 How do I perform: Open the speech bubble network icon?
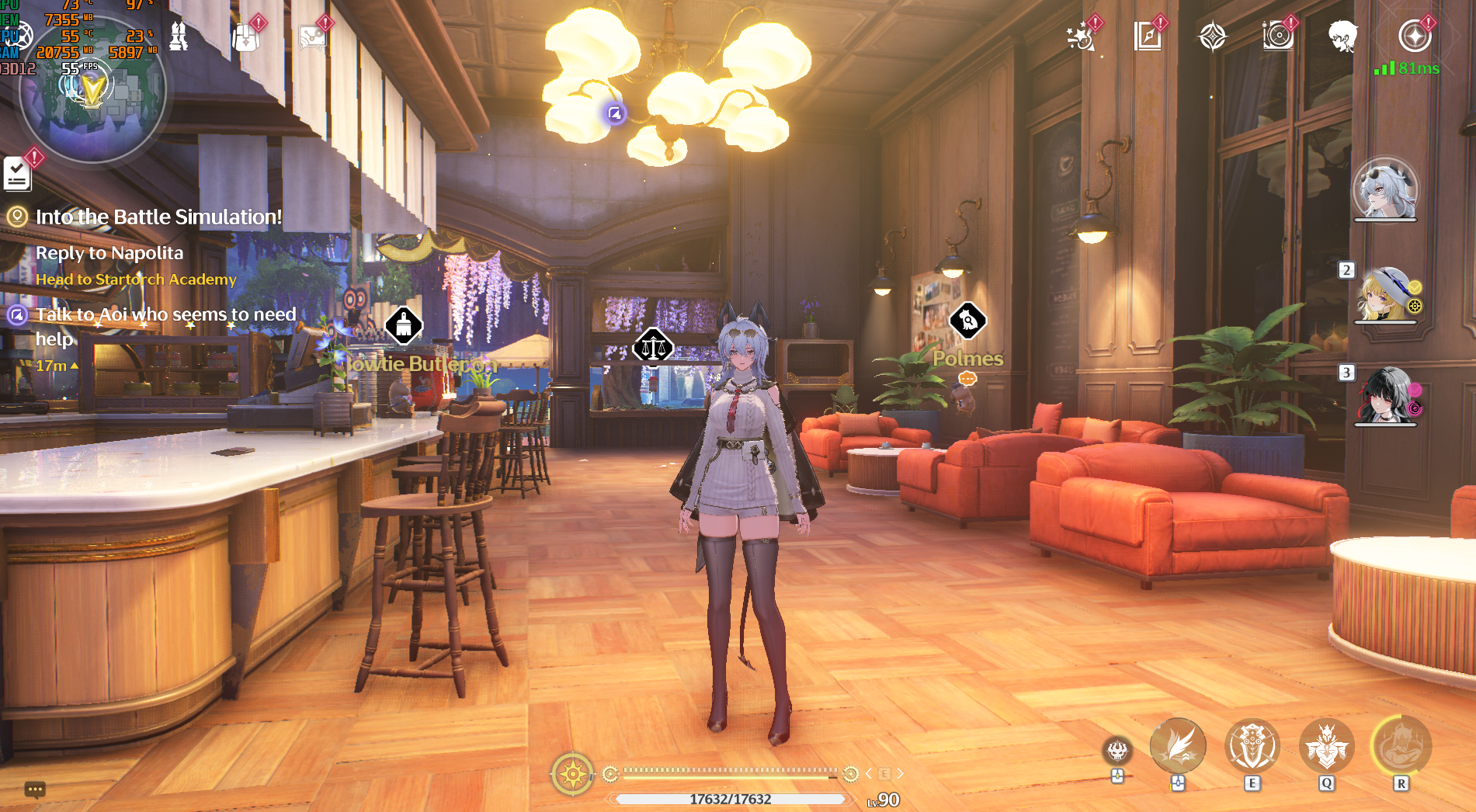[x=312, y=36]
